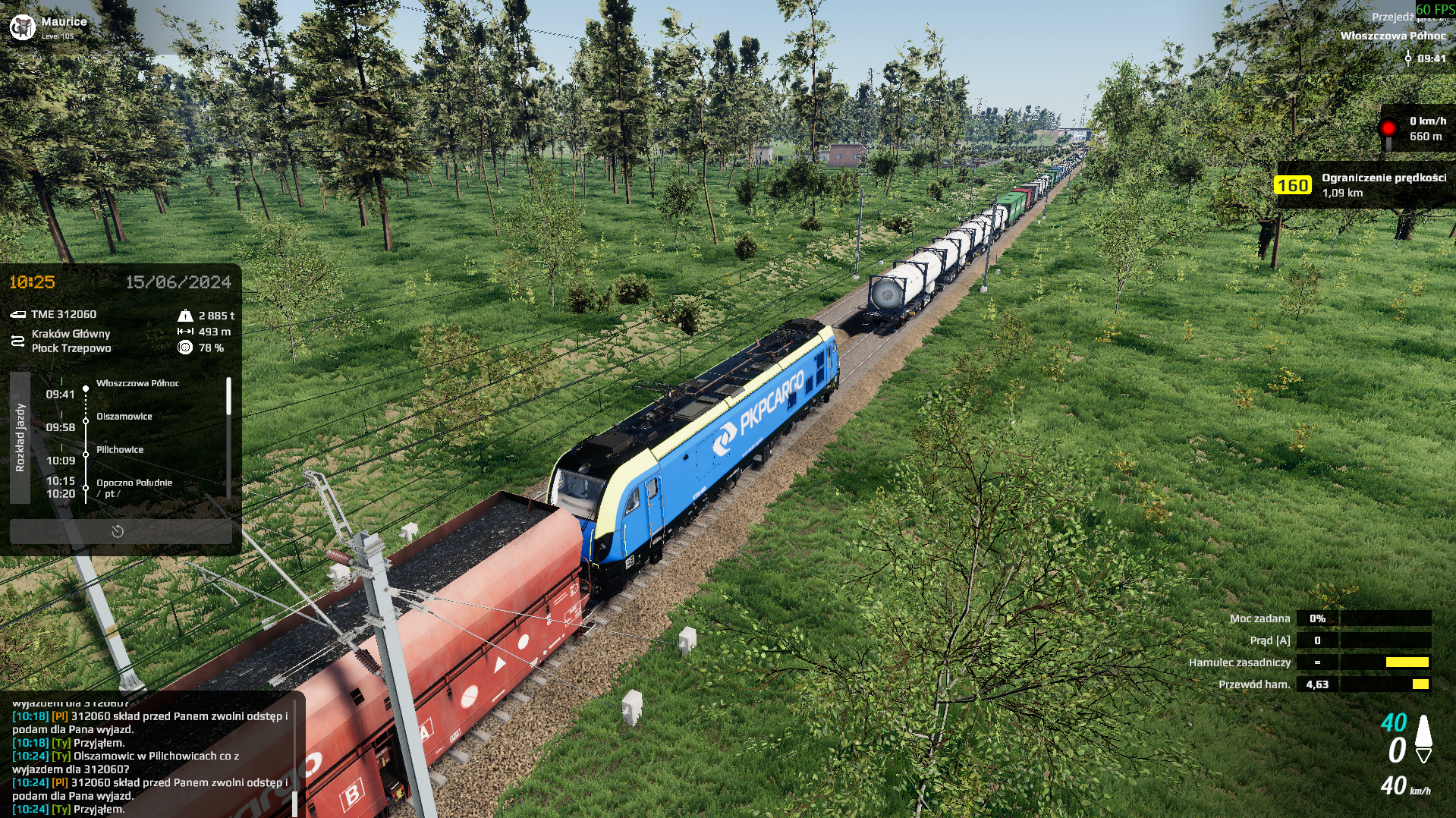Screen dimensions: 1456x818
Task: Click the red signal indicator icon
Action: pos(1388,127)
